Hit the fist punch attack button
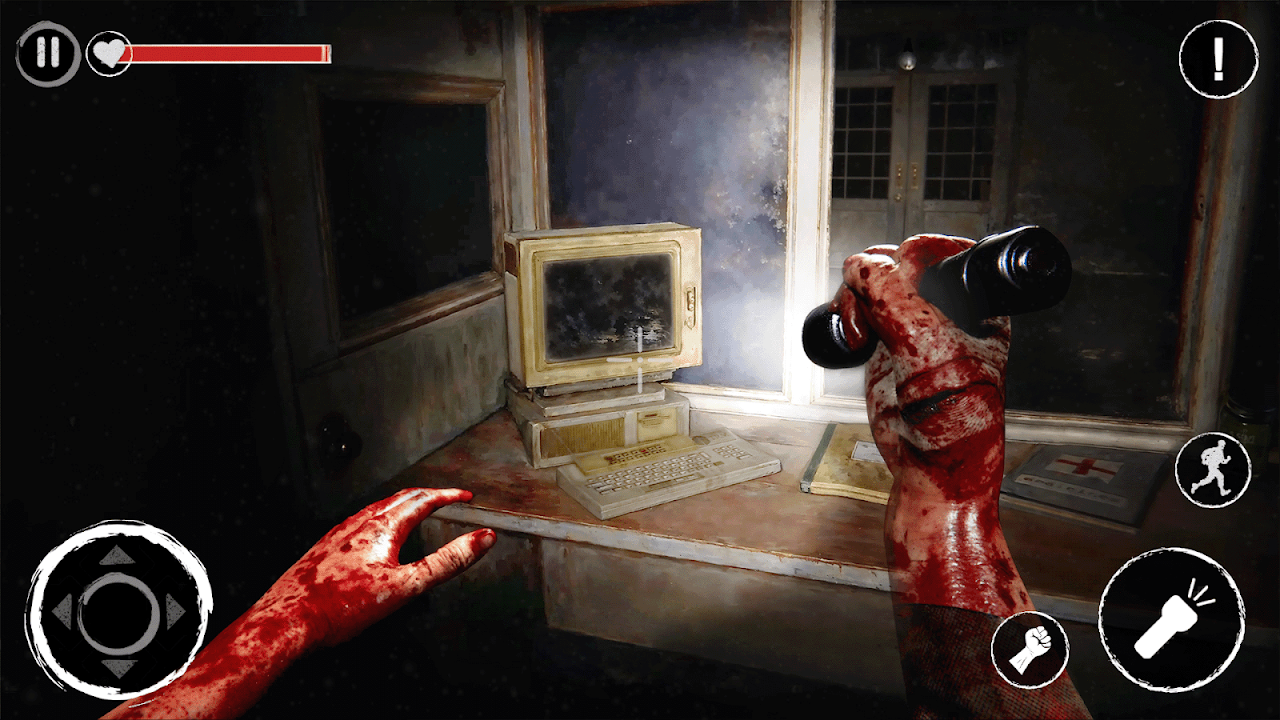This screenshot has width=1280, height=720. click(x=1029, y=650)
